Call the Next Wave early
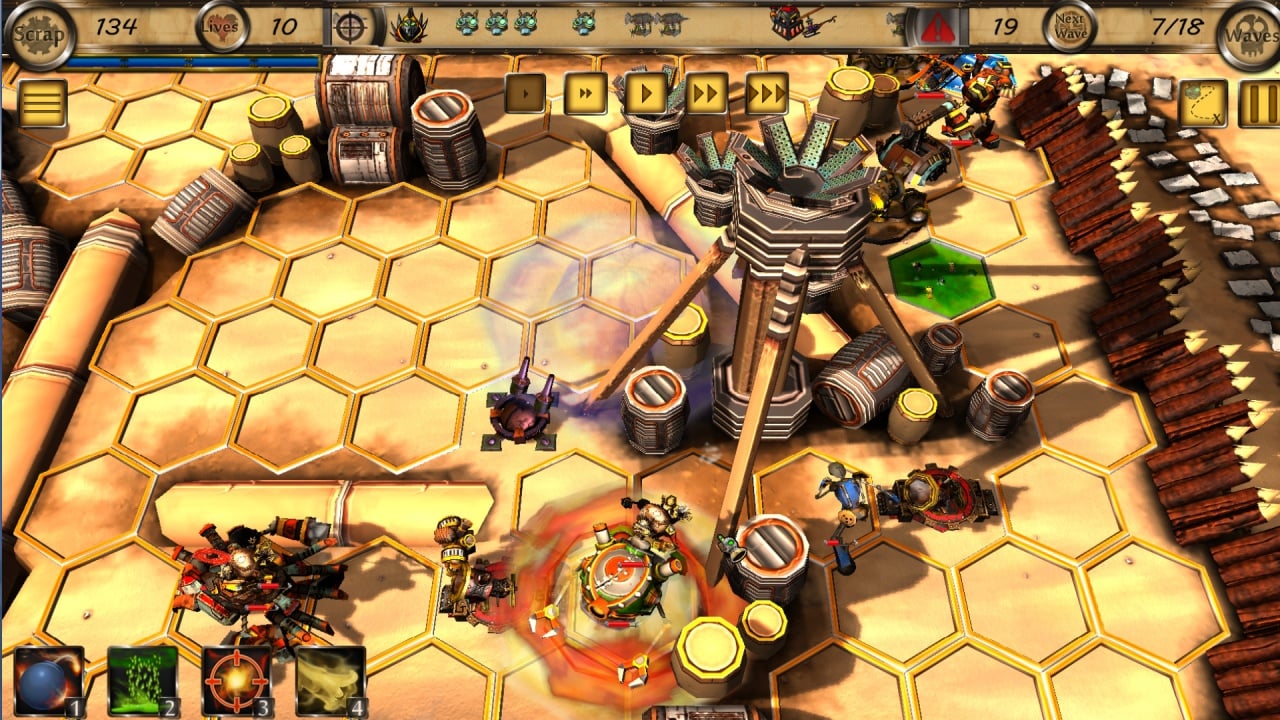1280x720 pixels. click(1069, 27)
